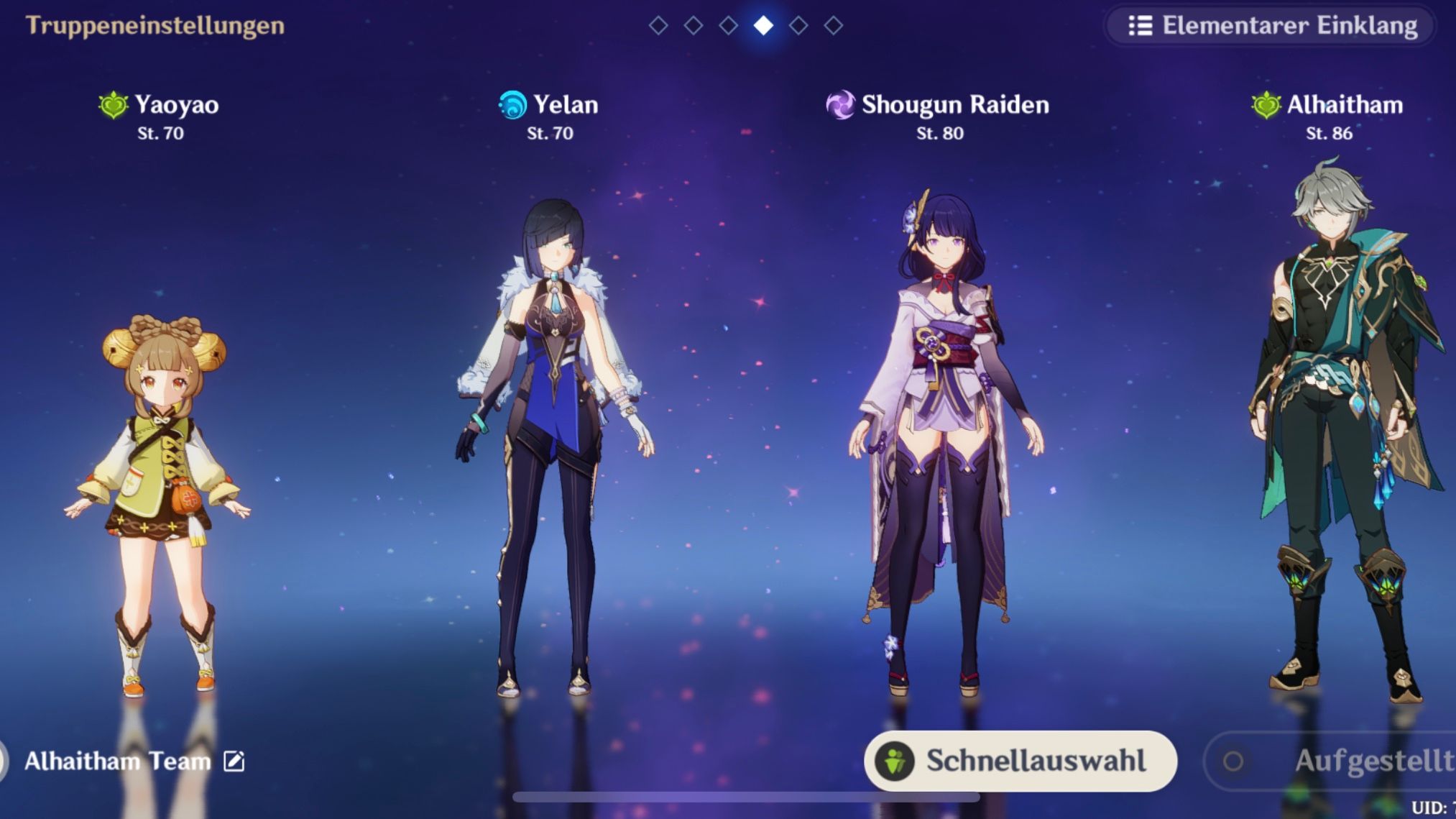Switch to the third team page diamond
This screenshot has height=819, width=1456.
(727, 27)
